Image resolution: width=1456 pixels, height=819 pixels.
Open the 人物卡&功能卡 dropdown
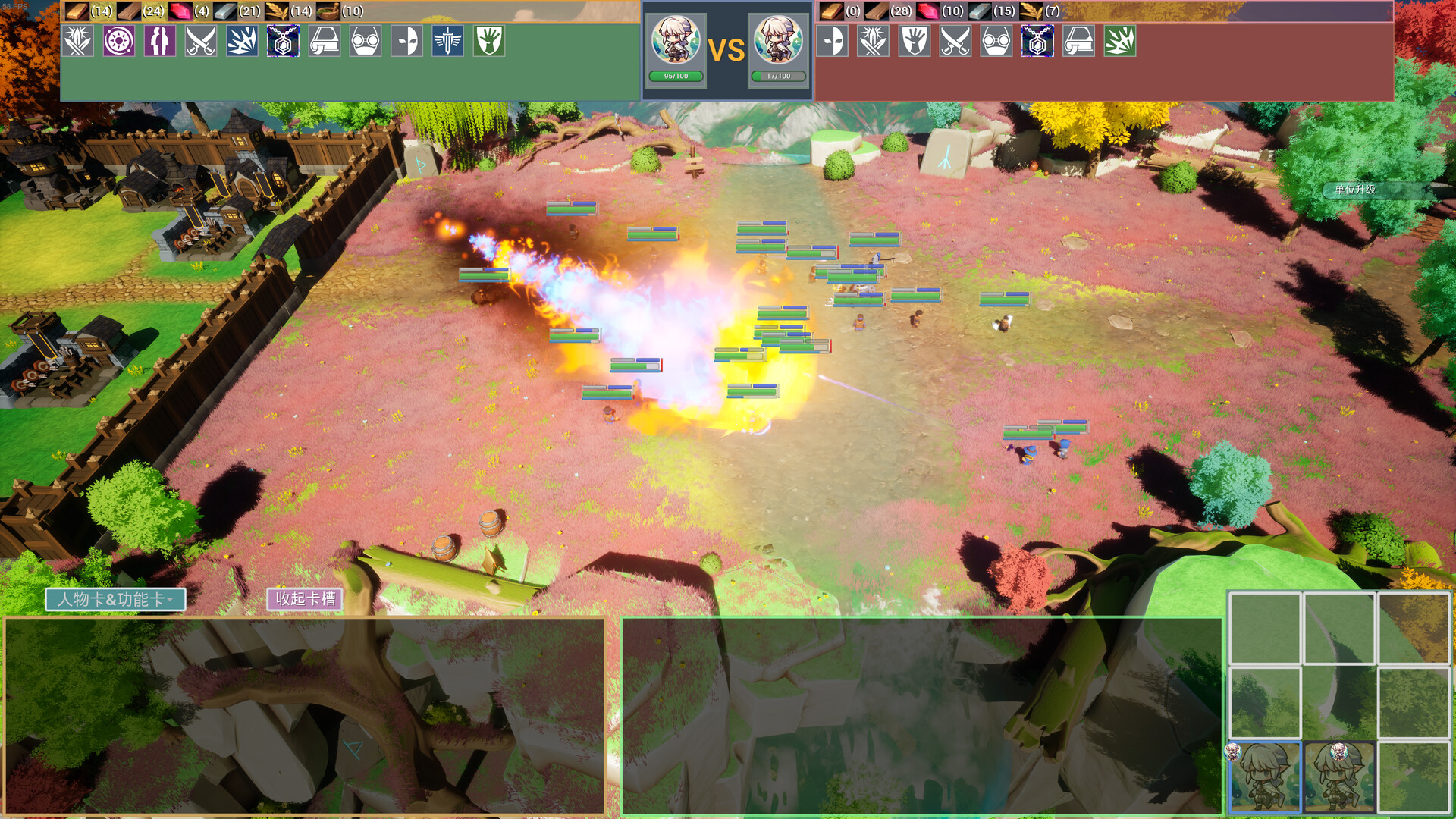click(115, 600)
